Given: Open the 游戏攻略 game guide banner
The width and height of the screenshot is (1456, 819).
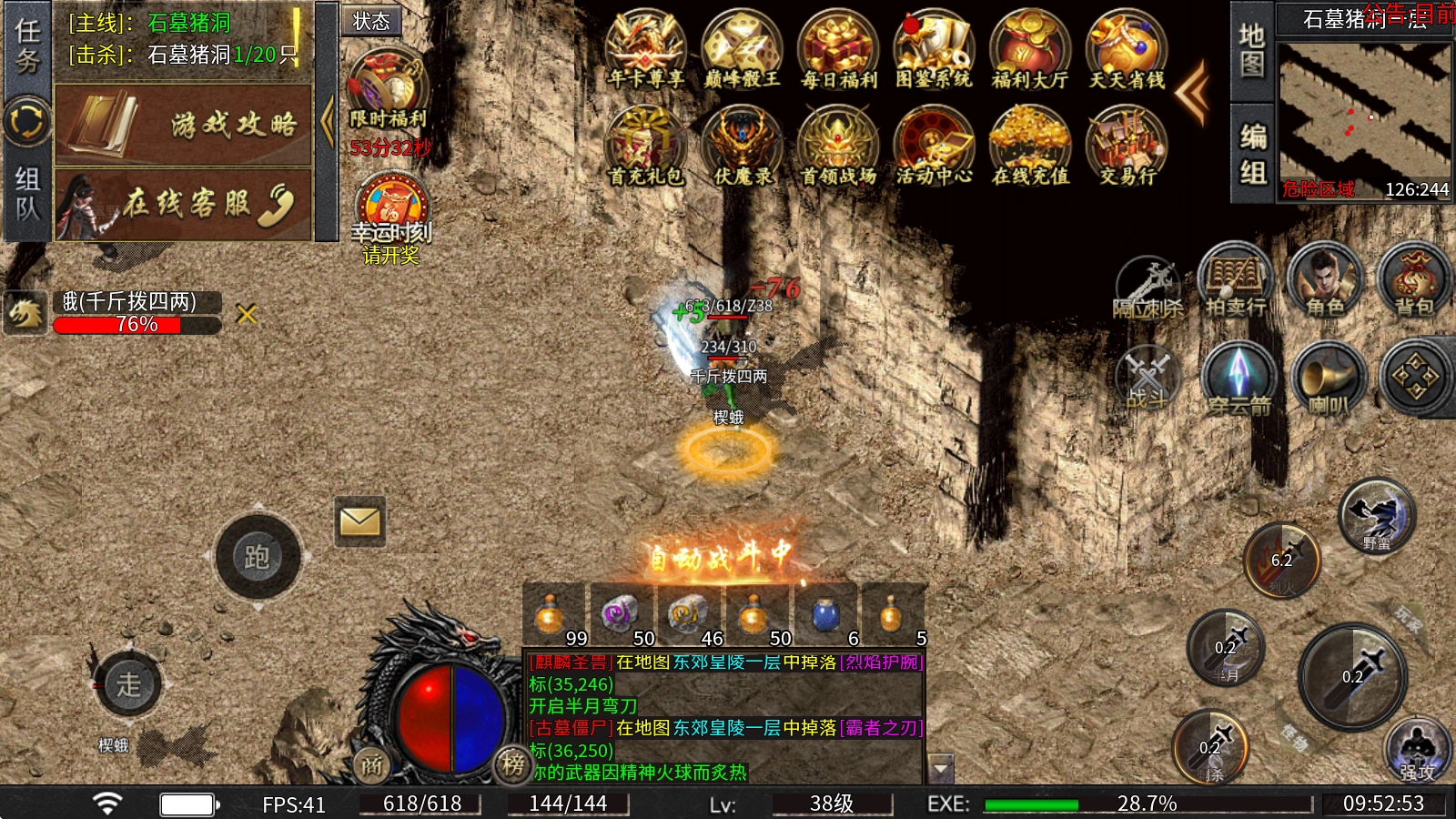Looking at the screenshot, I should pos(184,125).
